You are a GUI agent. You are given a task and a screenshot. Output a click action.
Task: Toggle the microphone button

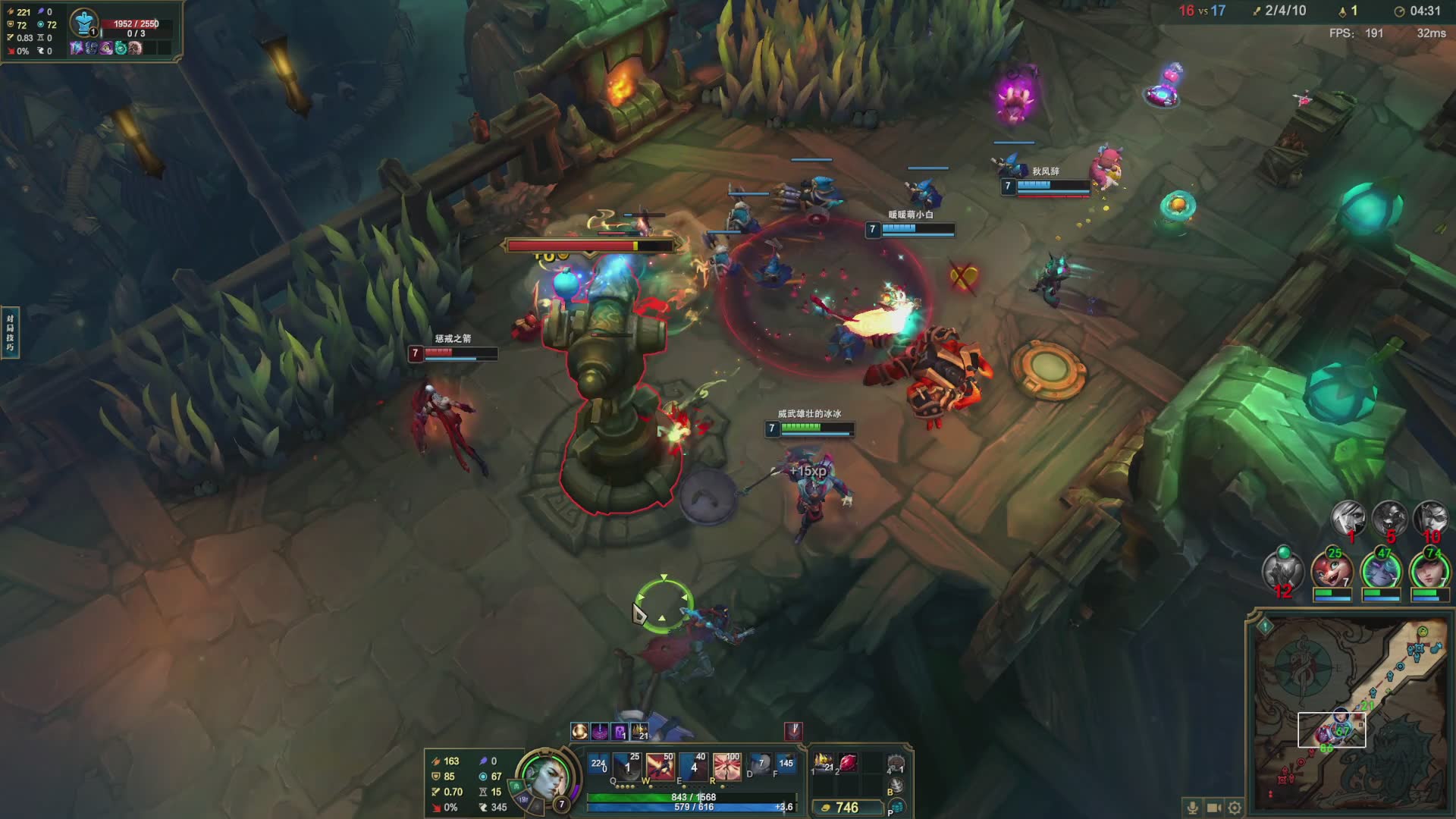tap(1192, 808)
